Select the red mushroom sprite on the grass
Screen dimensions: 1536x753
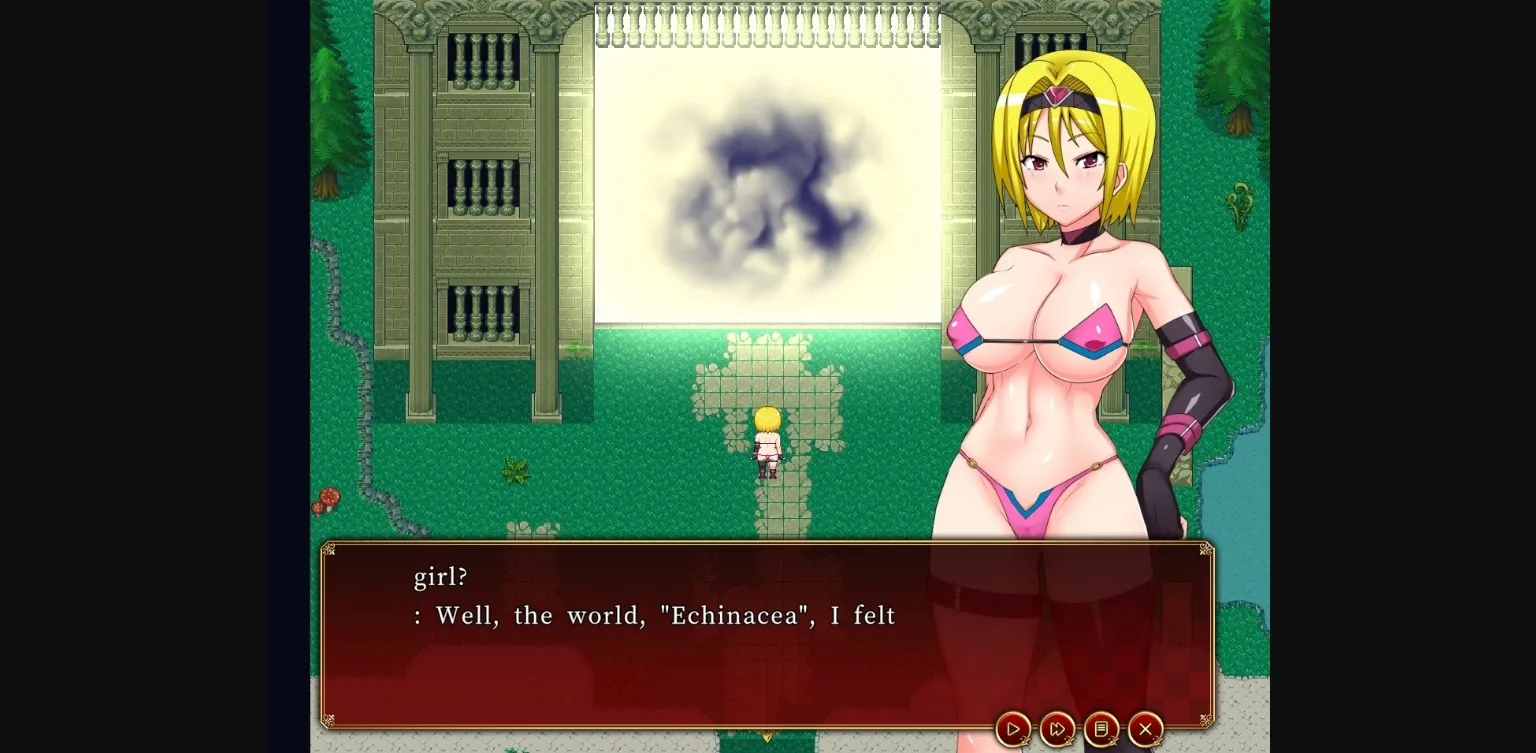tap(330, 497)
